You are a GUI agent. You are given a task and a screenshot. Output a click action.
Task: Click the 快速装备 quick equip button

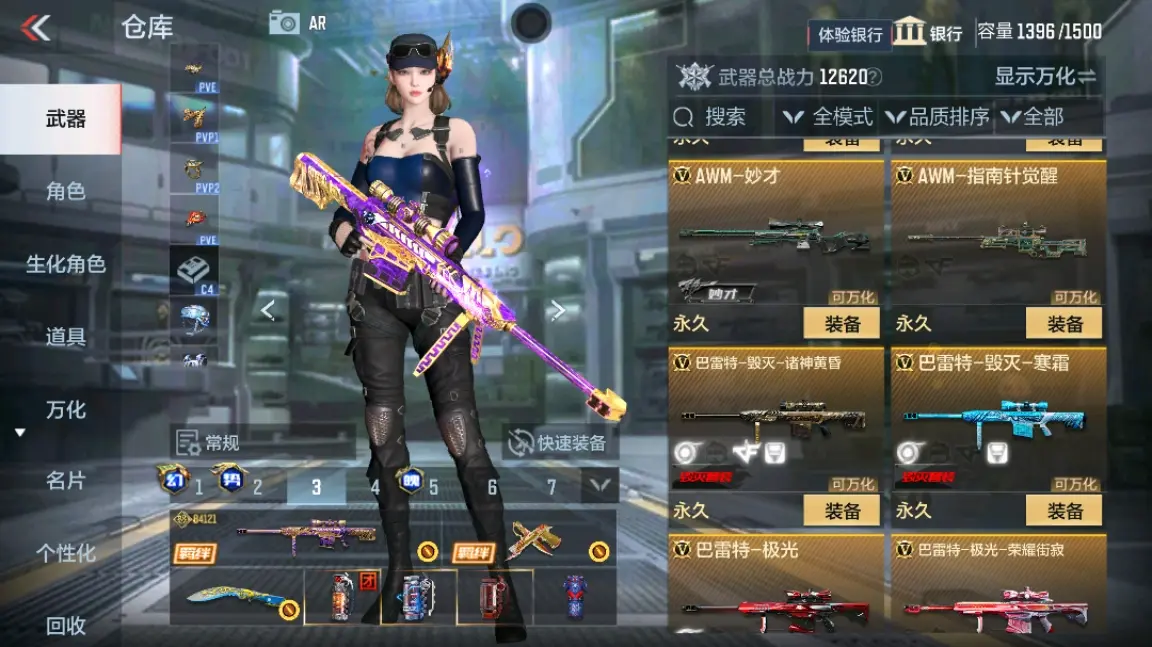[558, 443]
